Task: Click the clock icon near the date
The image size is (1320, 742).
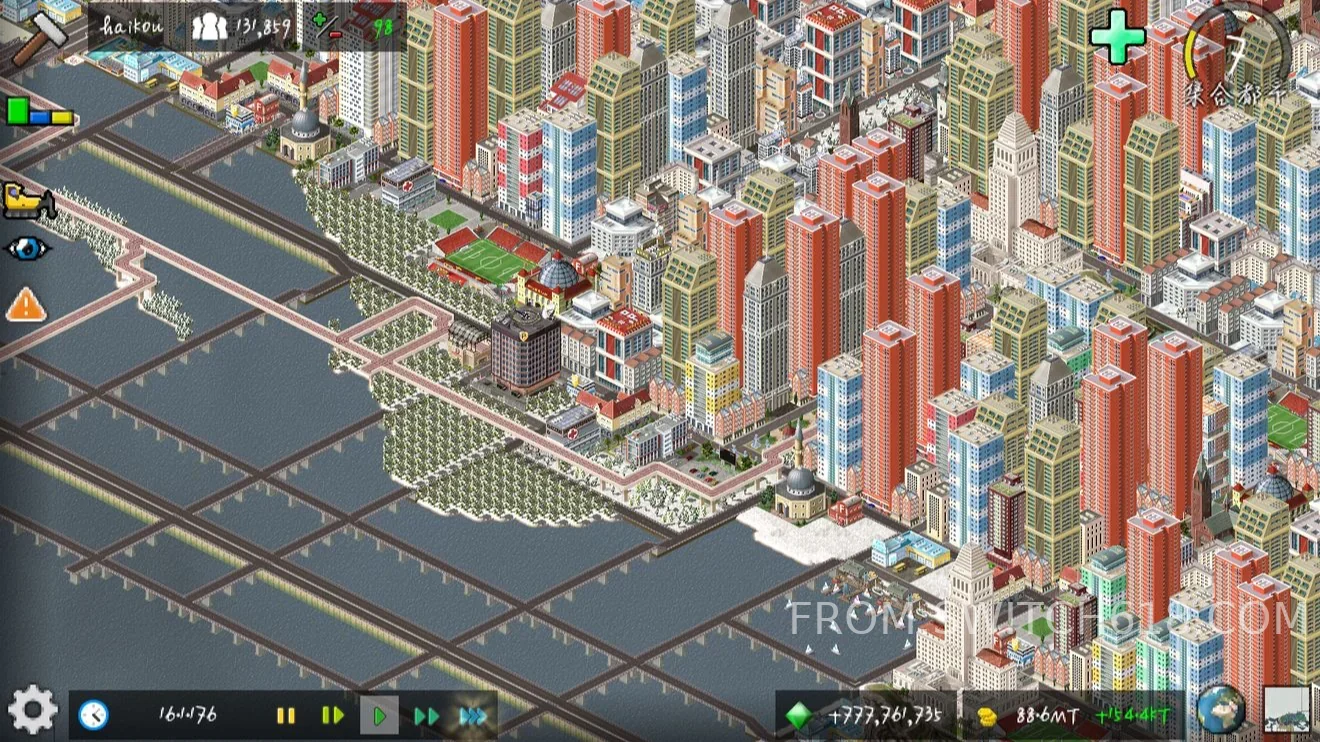Action: (94, 714)
